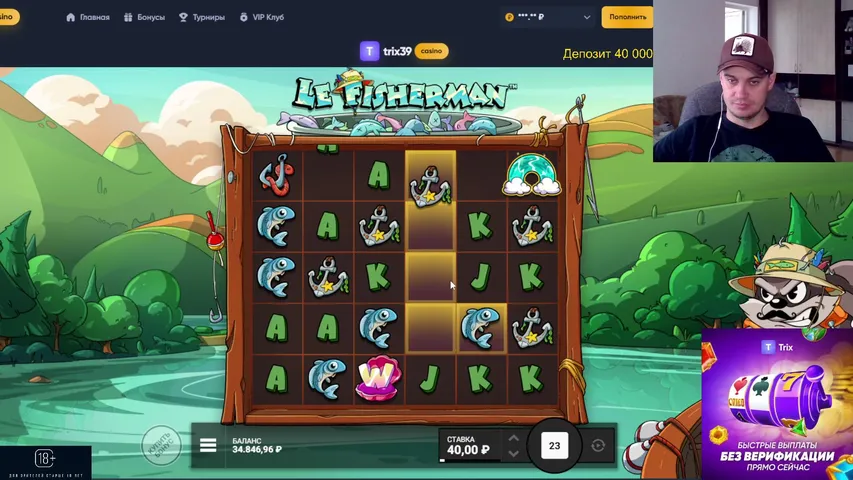853x480 pixels.
Task: Visit the 'VIP Клуб' page
Action: click(262, 17)
